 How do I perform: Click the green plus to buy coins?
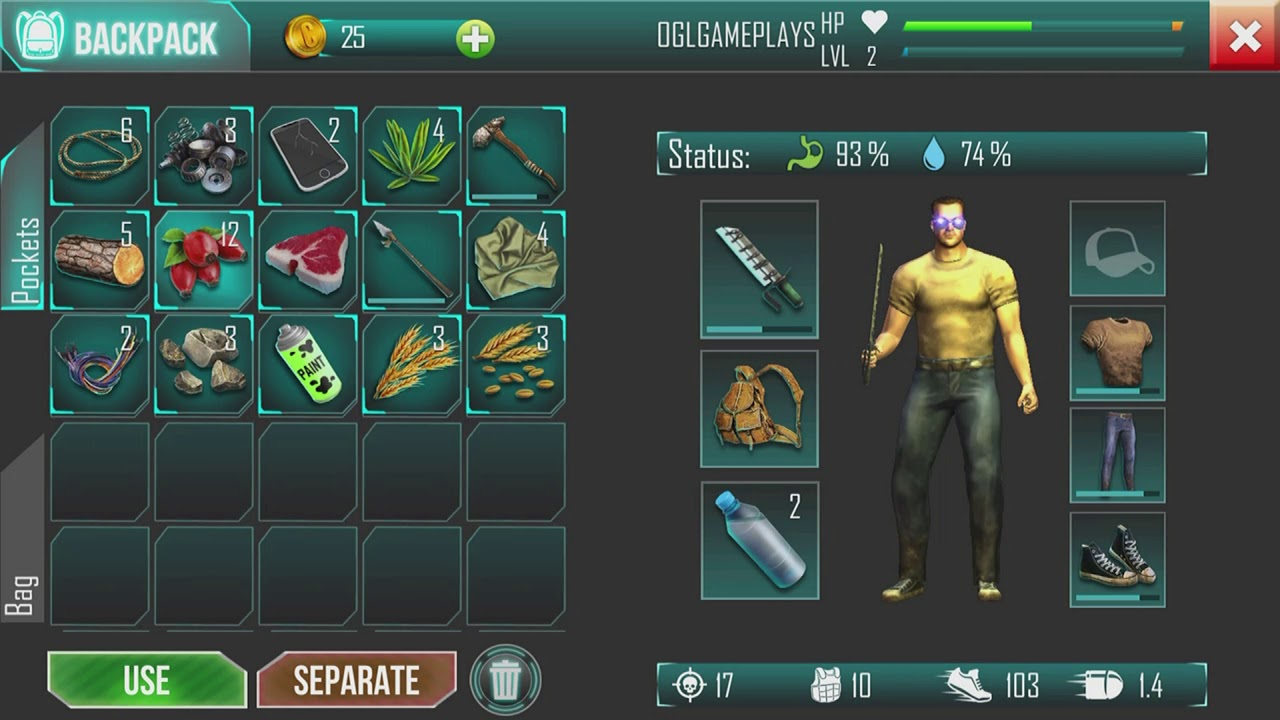coord(474,39)
